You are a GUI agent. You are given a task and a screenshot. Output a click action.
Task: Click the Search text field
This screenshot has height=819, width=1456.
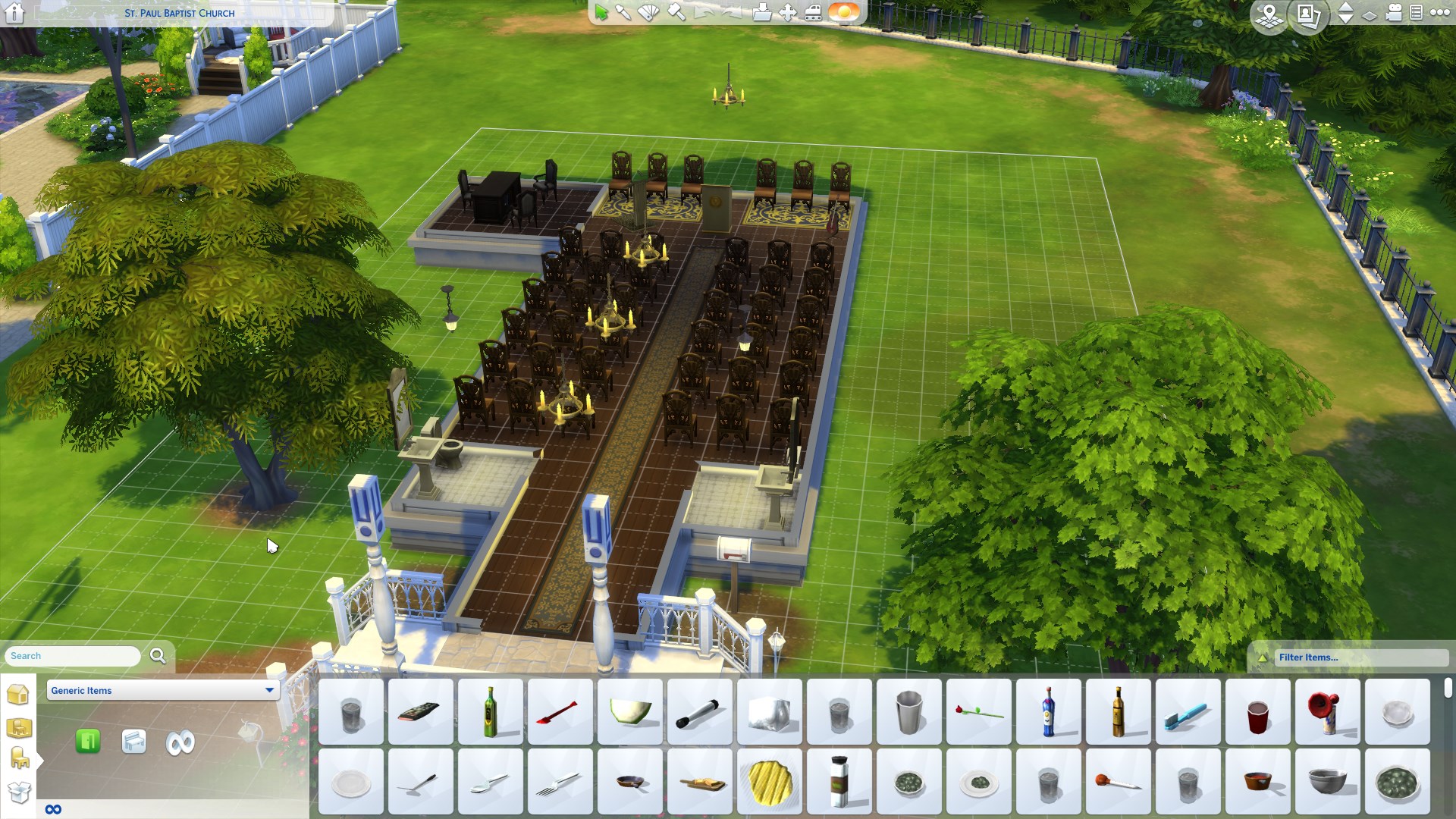pos(74,656)
